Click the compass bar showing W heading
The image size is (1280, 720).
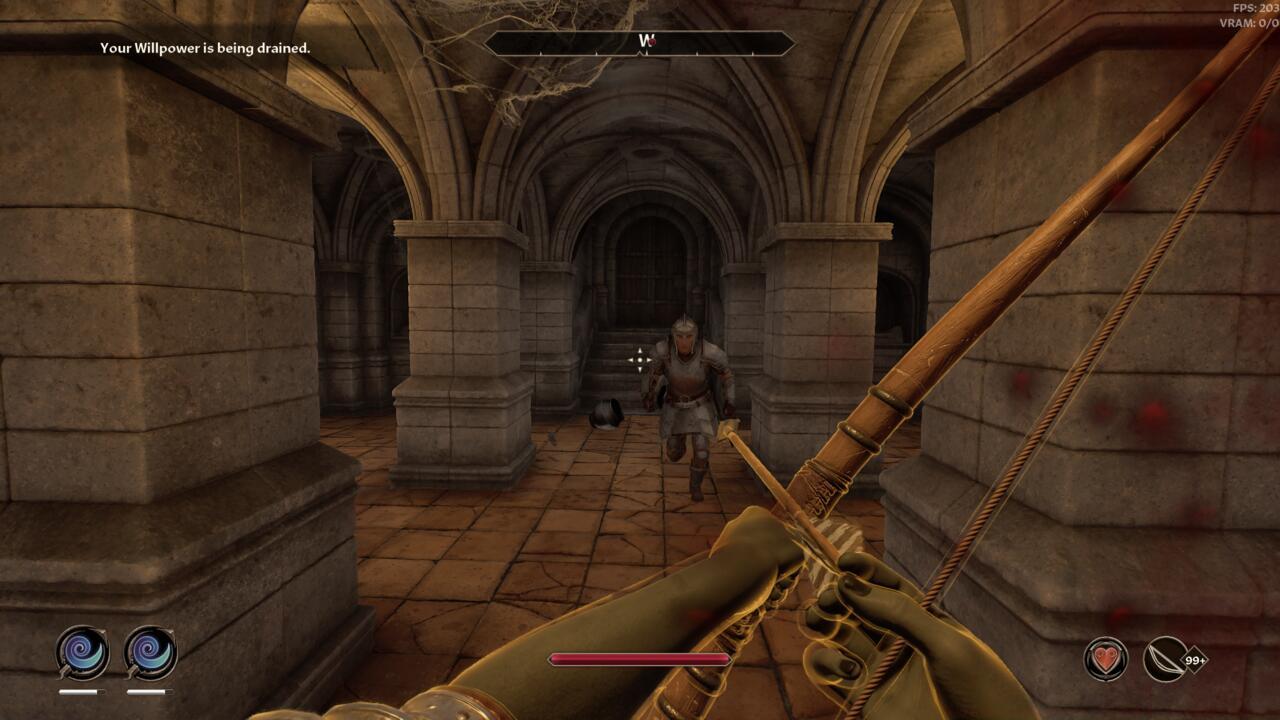pyautogui.click(x=640, y=43)
